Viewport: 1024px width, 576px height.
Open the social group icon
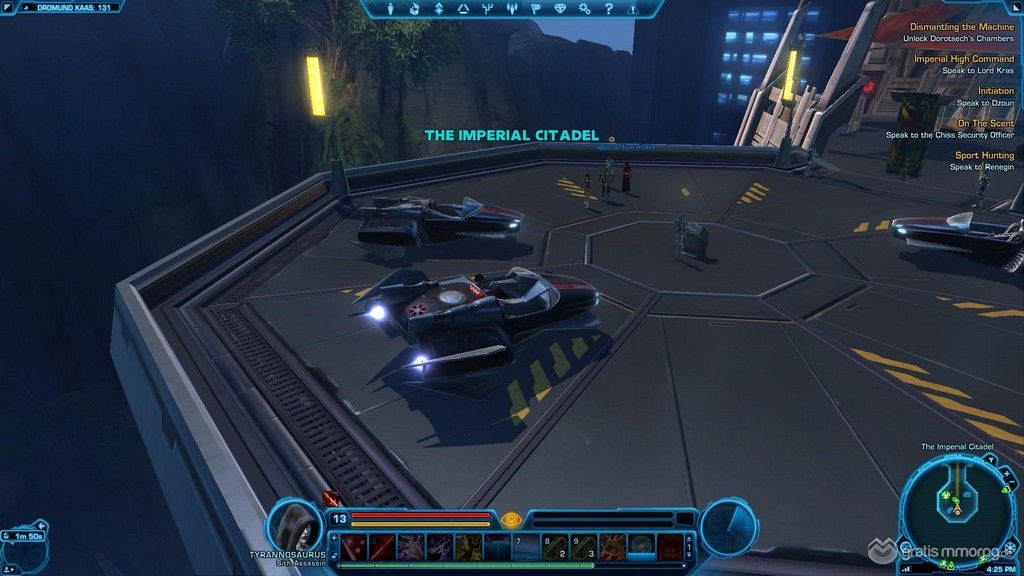click(511, 9)
